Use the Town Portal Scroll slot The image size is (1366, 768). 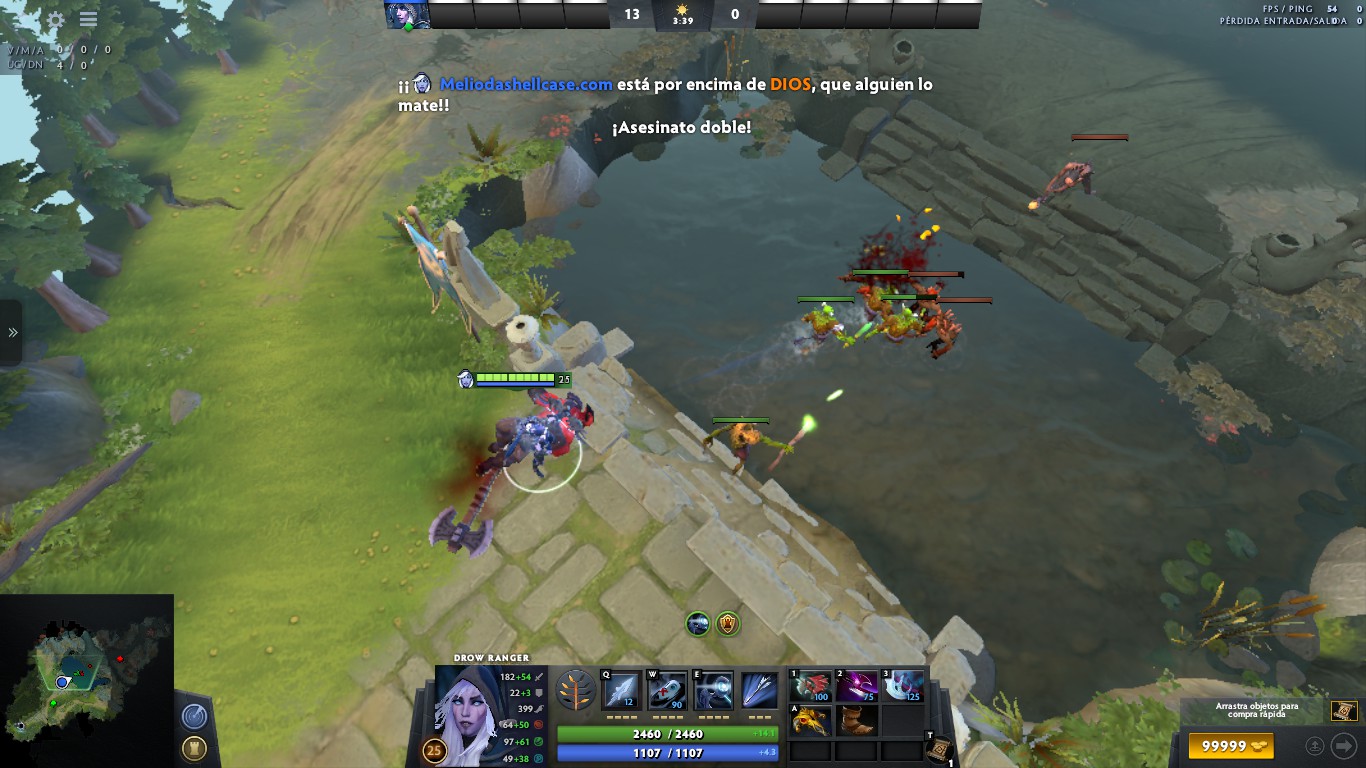[938, 747]
